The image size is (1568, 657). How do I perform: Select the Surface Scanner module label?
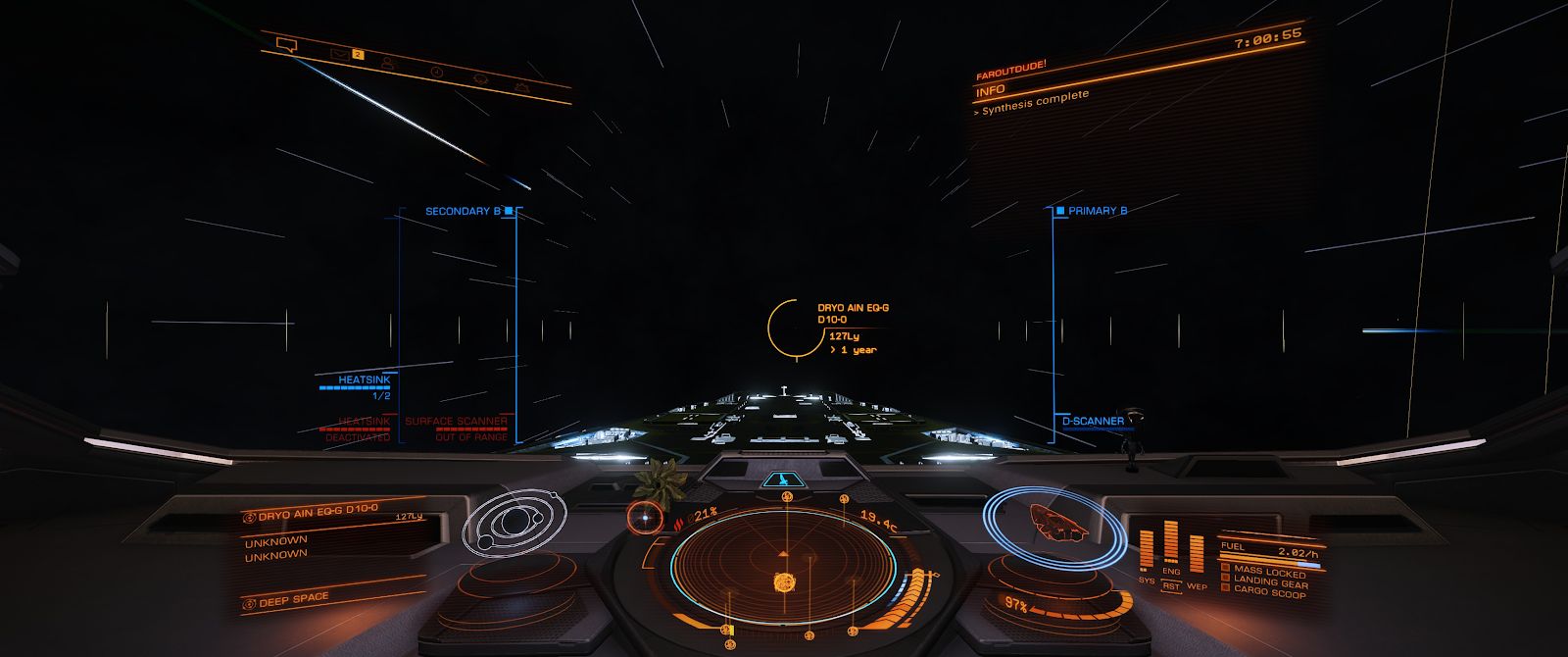[456, 422]
